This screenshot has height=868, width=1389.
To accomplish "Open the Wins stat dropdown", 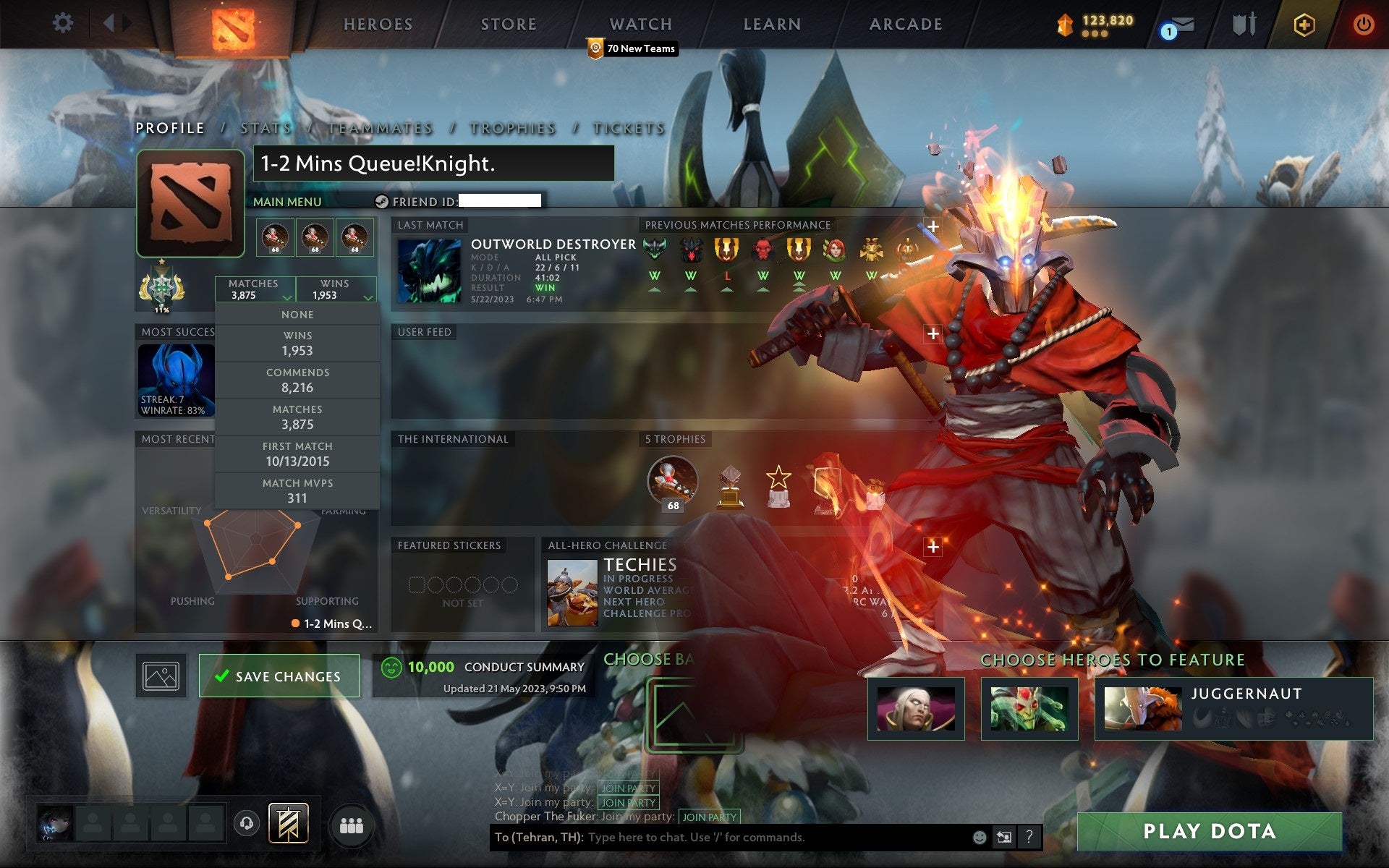I will (x=337, y=288).
